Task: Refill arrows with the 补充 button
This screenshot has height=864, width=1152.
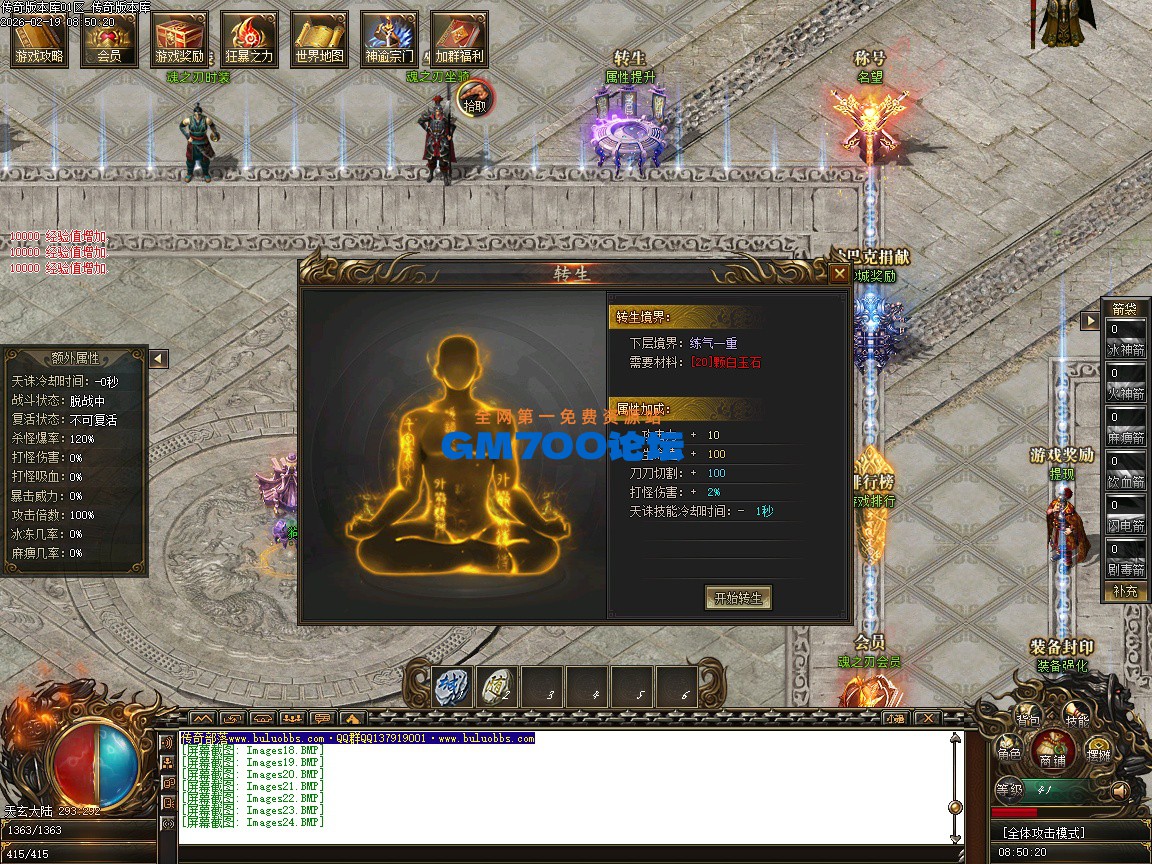Action: (x=1124, y=591)
